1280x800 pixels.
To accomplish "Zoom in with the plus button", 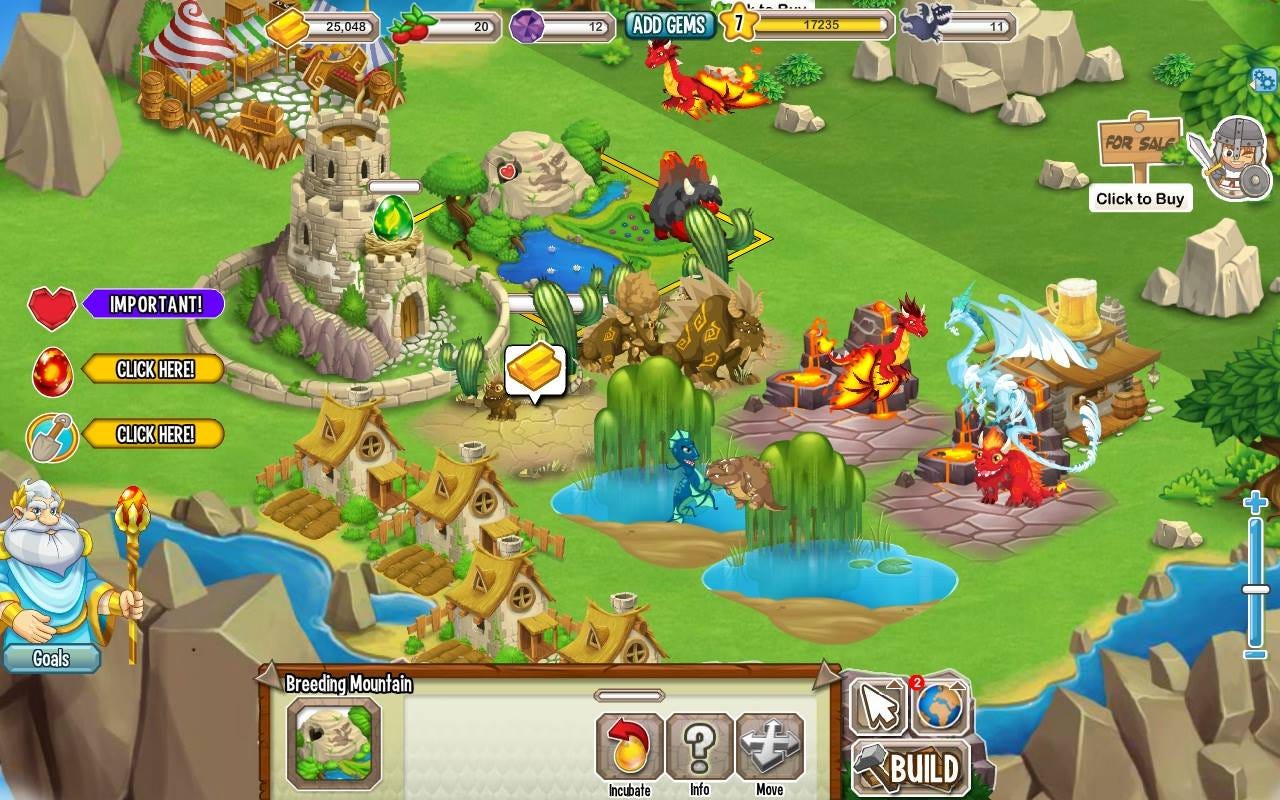I will 1255,503.
